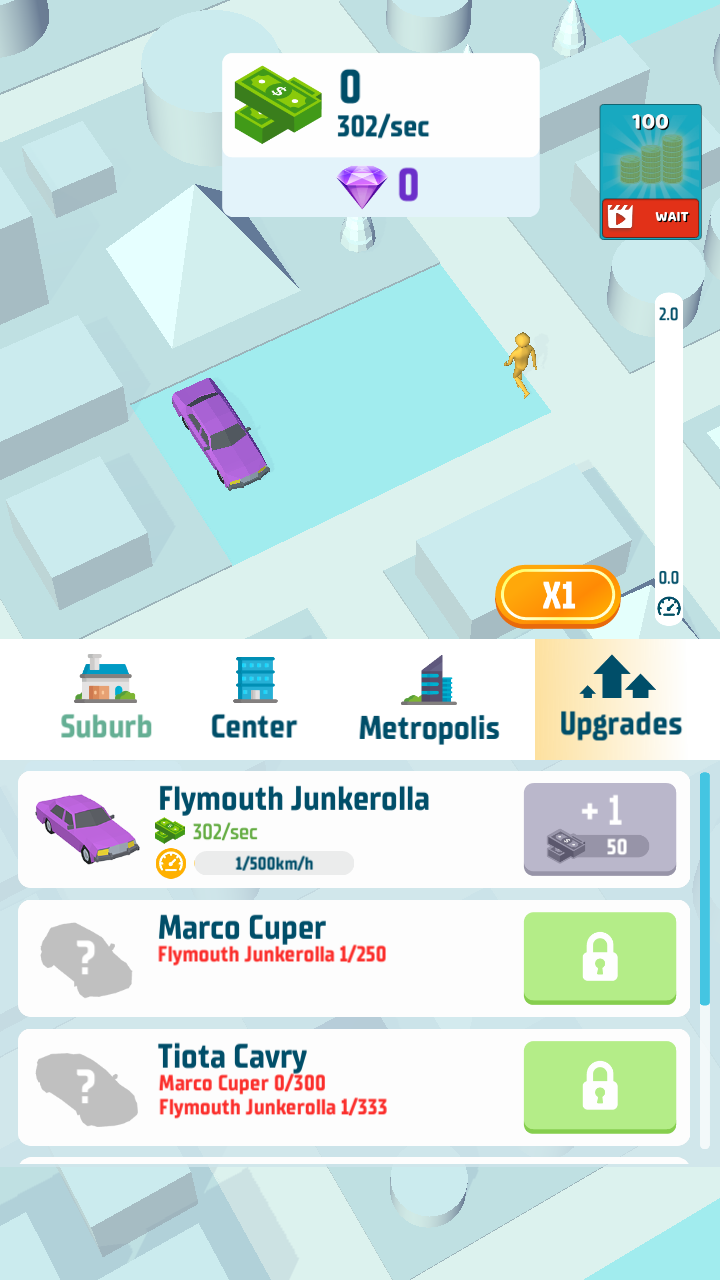
Task: Tap the Tiota Cavry mystery car silhouette
Action: [x=85, y=1087]
